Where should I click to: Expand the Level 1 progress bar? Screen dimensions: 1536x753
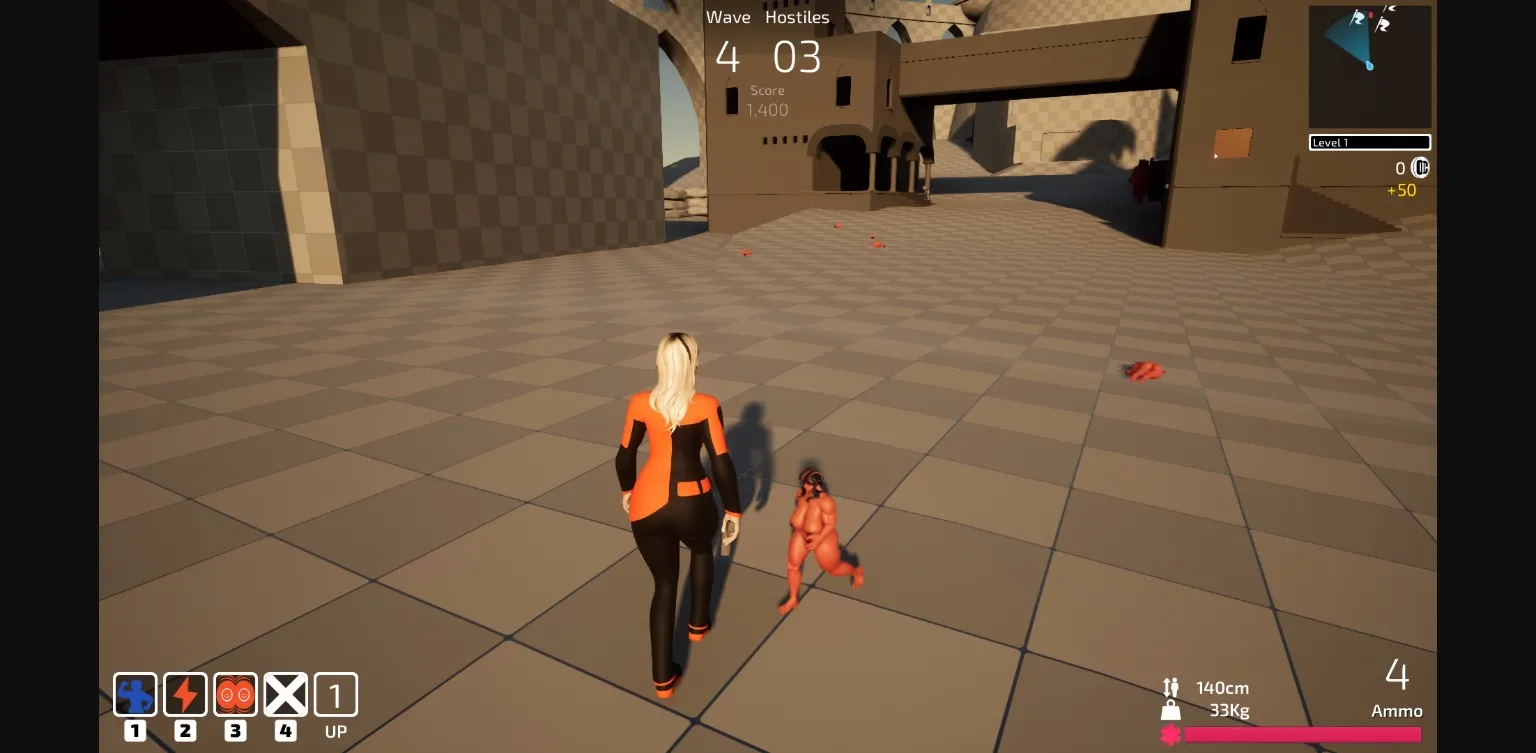tap(1370, 142)
